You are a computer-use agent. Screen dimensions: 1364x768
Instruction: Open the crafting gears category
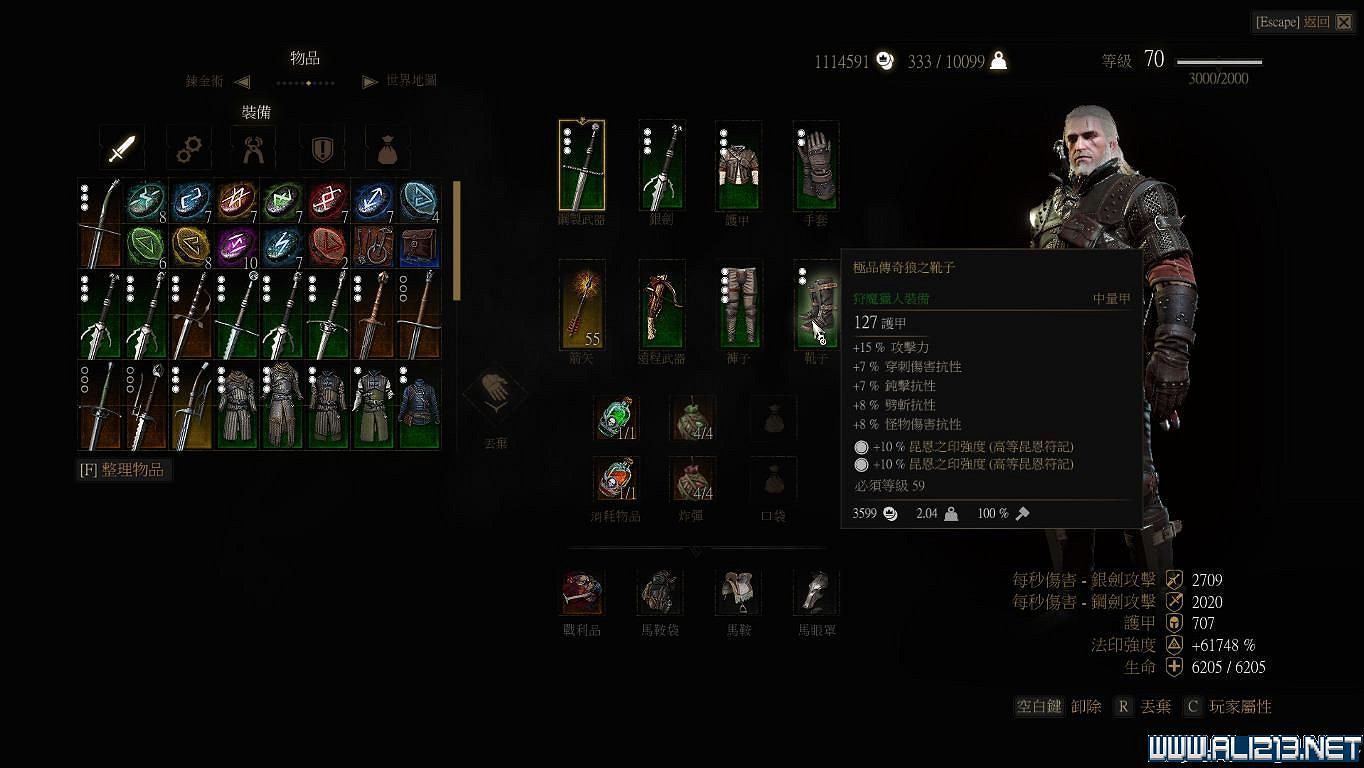coord(188,147)
